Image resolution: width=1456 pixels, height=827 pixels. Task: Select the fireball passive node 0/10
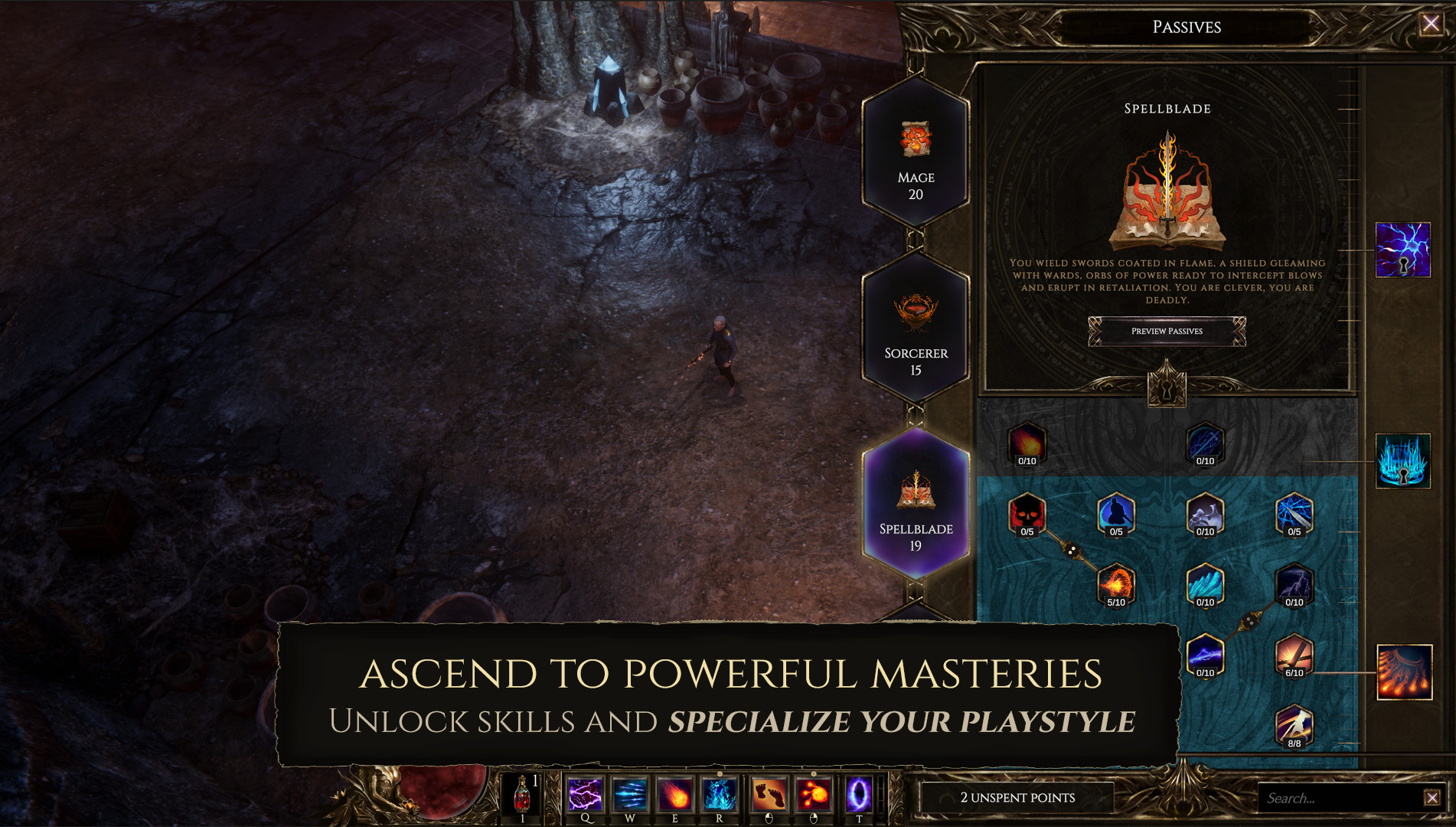[1027, 443]
